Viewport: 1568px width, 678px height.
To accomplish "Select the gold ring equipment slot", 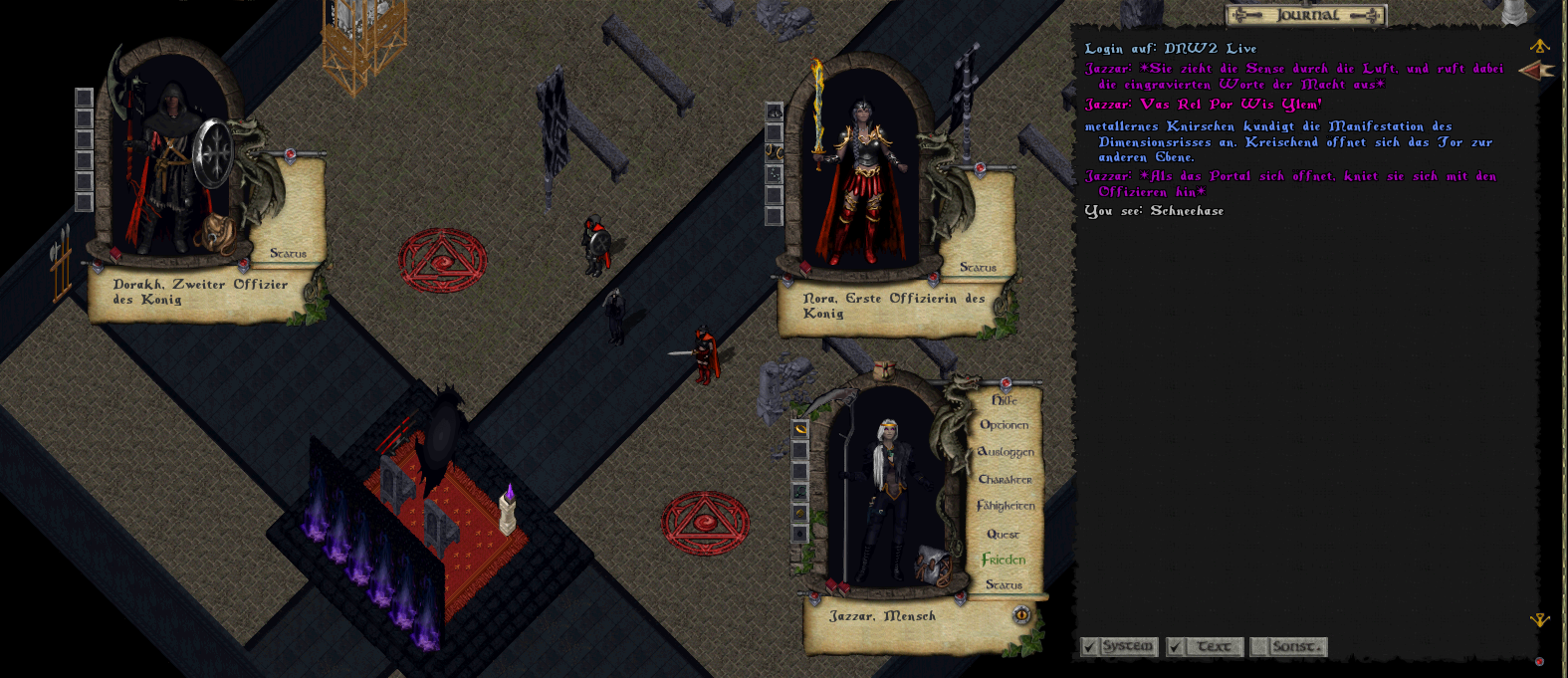I will coord(800,429).
